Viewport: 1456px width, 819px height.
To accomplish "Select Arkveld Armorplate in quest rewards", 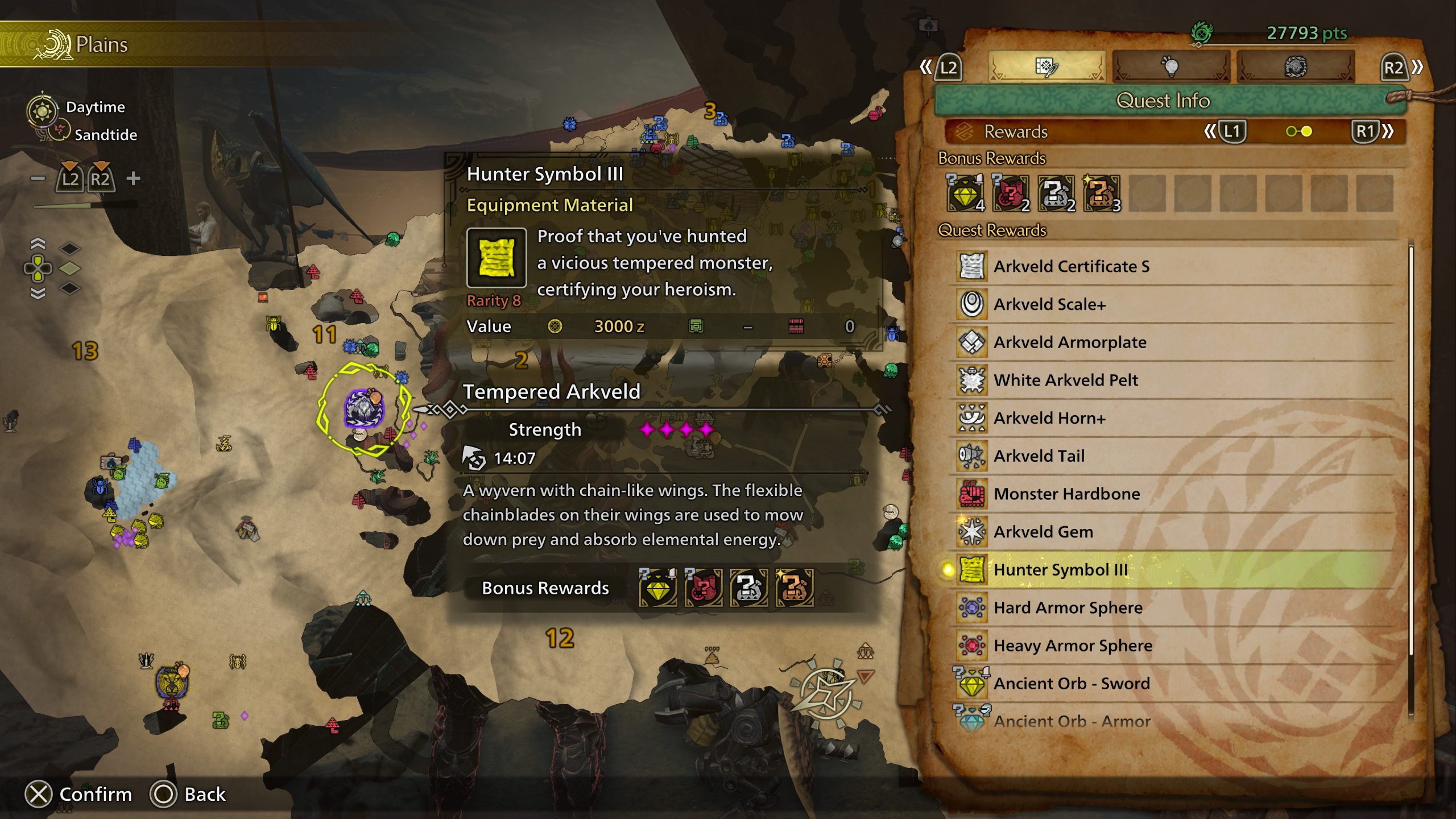I will [1069, 342].
